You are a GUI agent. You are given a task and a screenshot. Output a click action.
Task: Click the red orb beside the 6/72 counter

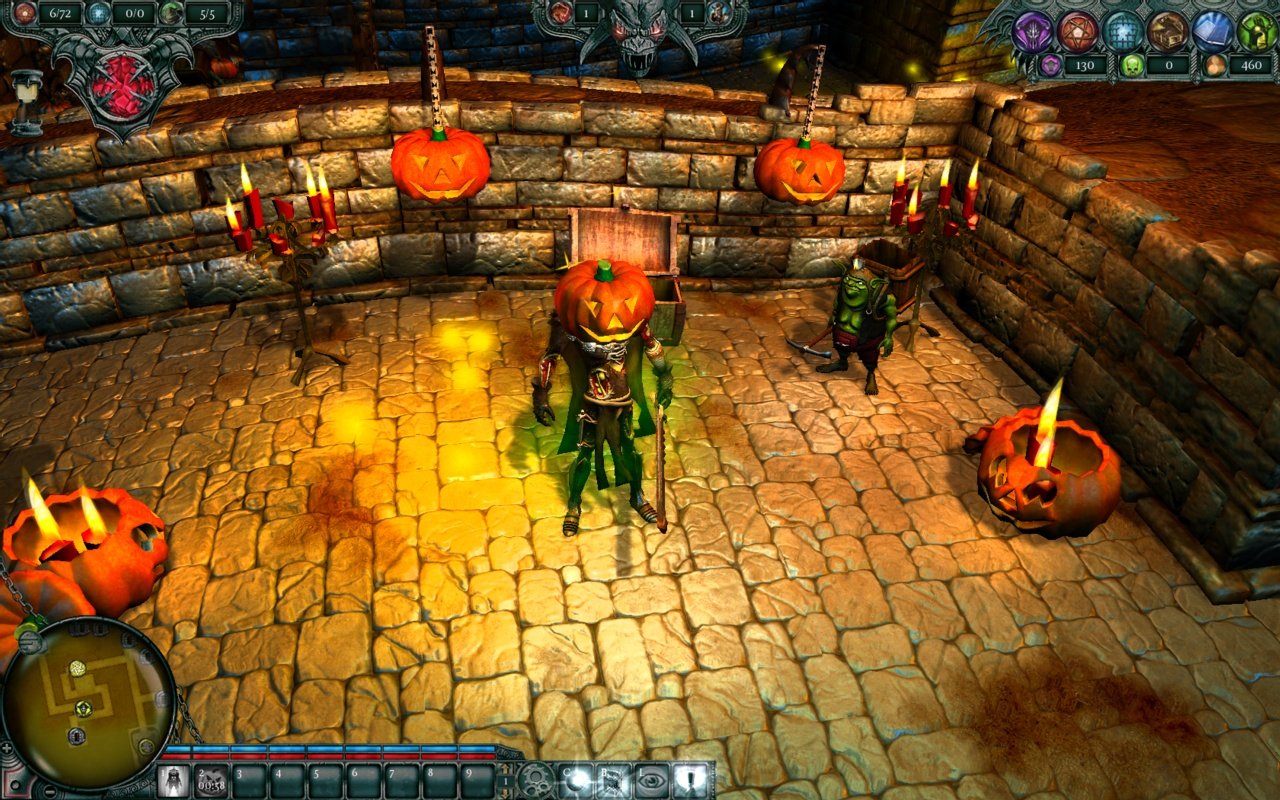pos(25,14)
